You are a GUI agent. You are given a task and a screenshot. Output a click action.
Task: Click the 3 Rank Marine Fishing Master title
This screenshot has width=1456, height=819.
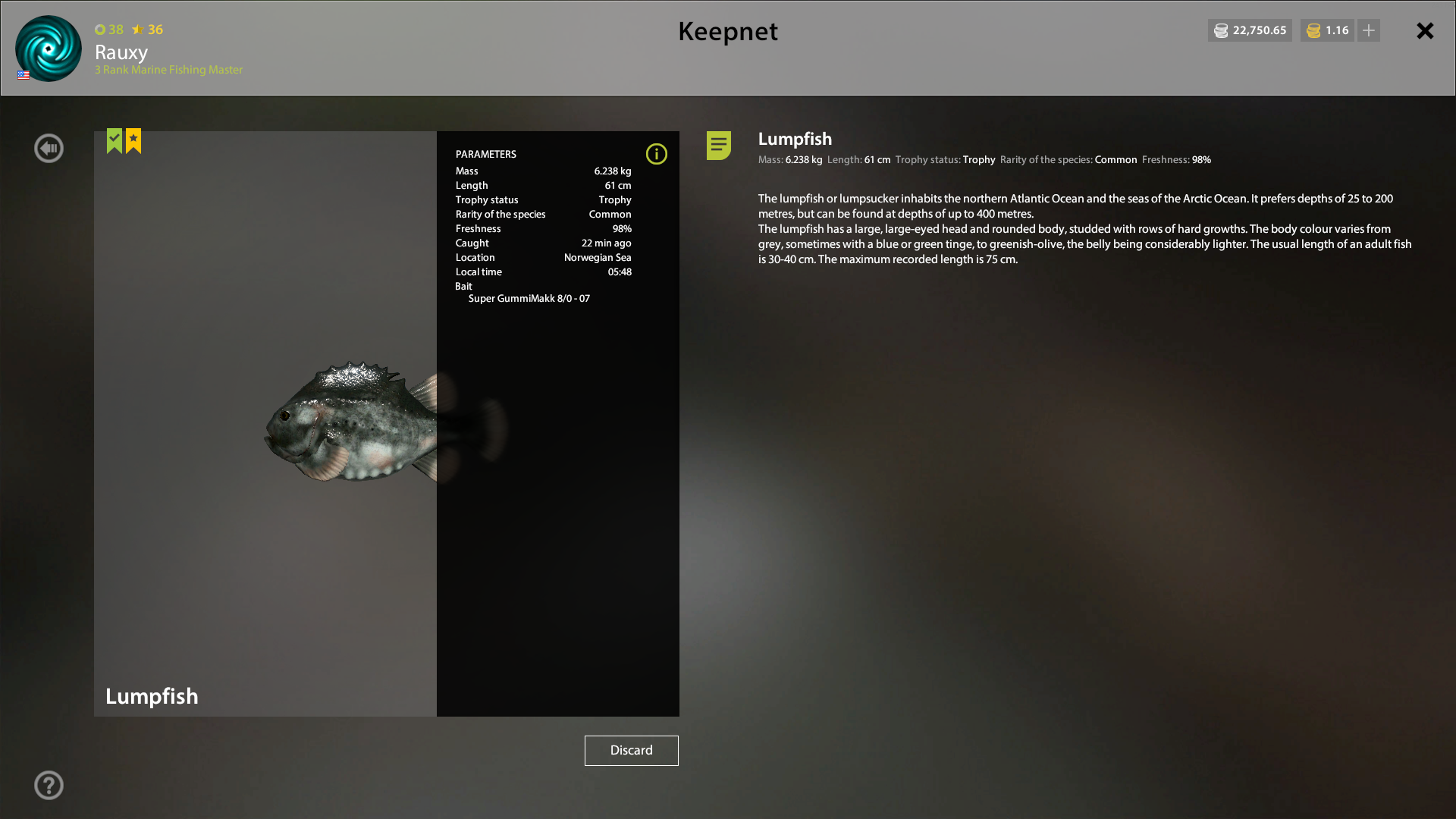(168, 70)
